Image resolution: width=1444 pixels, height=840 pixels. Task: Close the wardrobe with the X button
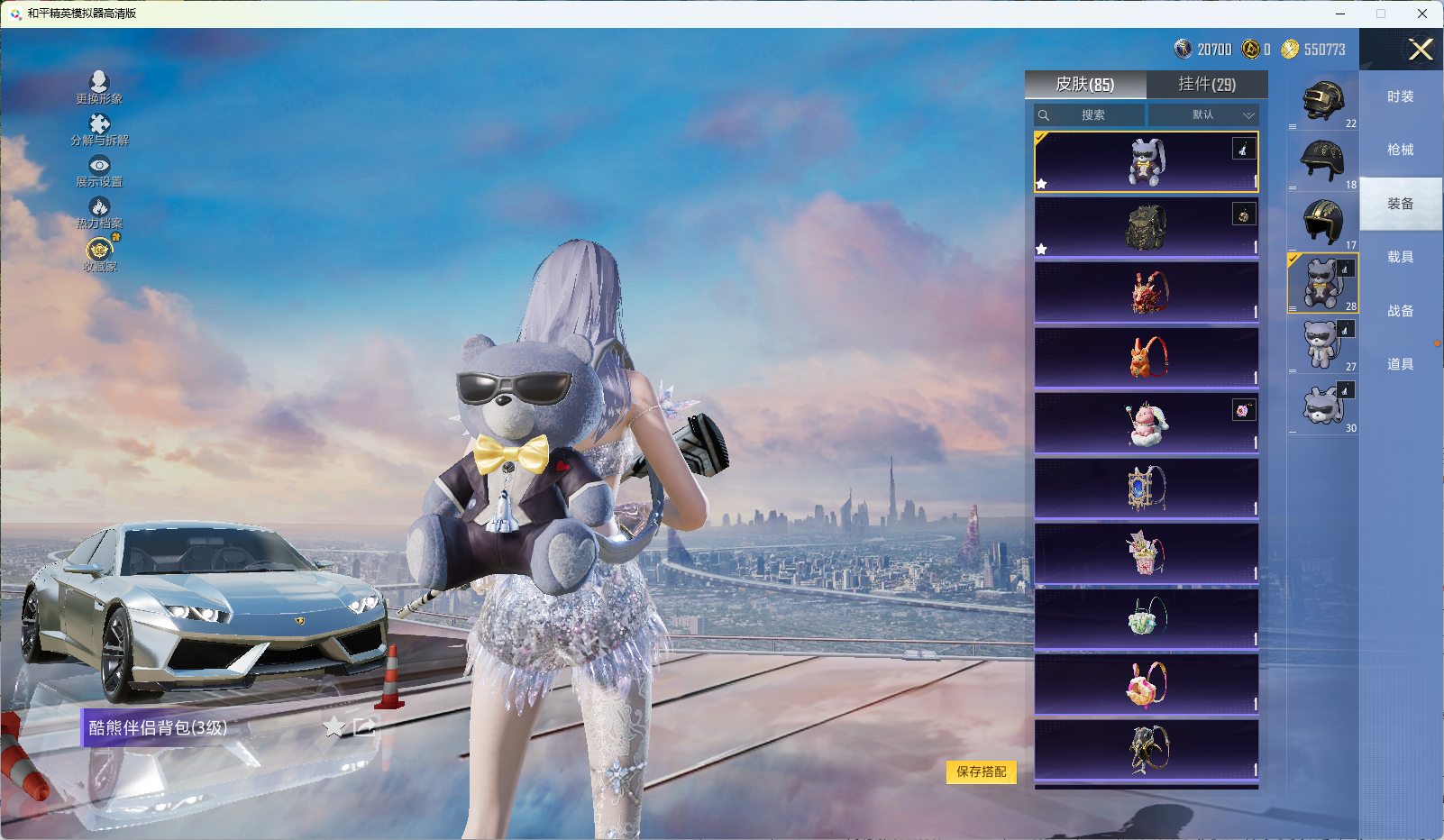click(x=1421, y=50)
